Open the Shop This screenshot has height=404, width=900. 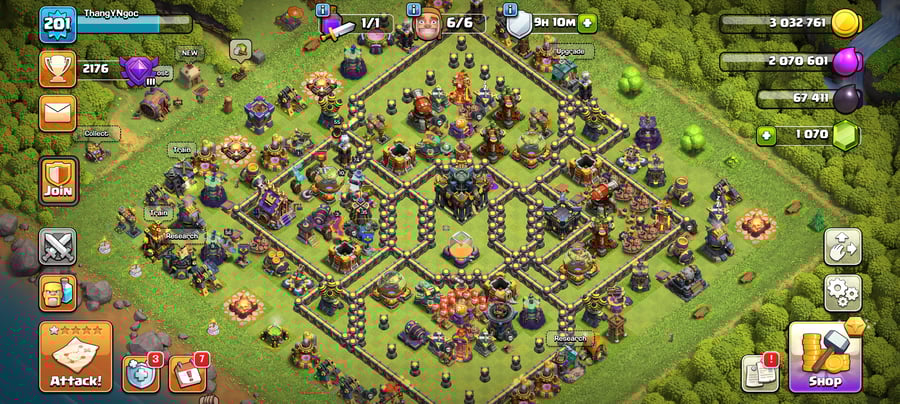pos(826,356)
